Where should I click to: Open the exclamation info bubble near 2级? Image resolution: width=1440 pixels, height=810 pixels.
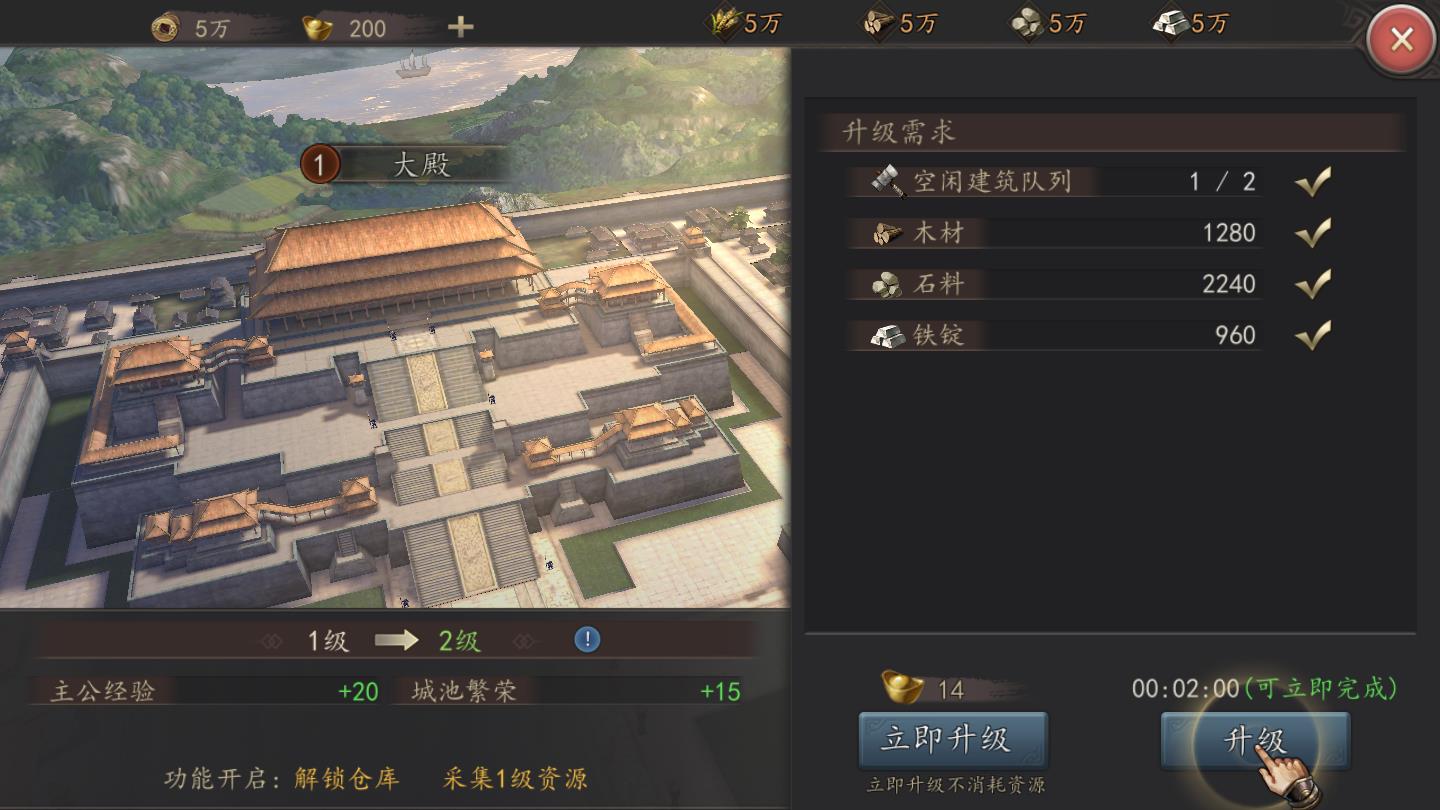pyautogui.click(x=588, y=640)
